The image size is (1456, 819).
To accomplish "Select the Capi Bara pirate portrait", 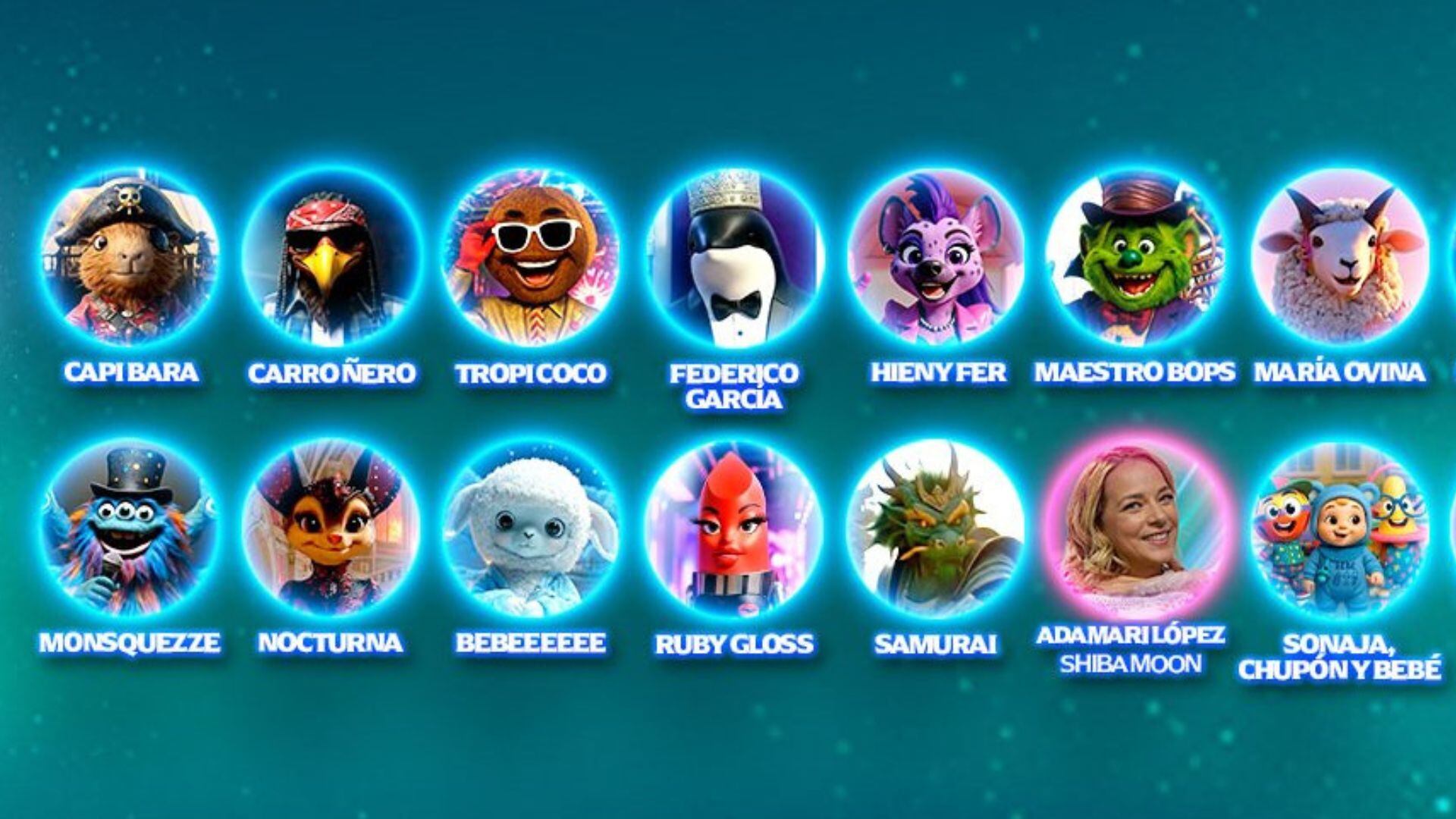I will point(129,259).
